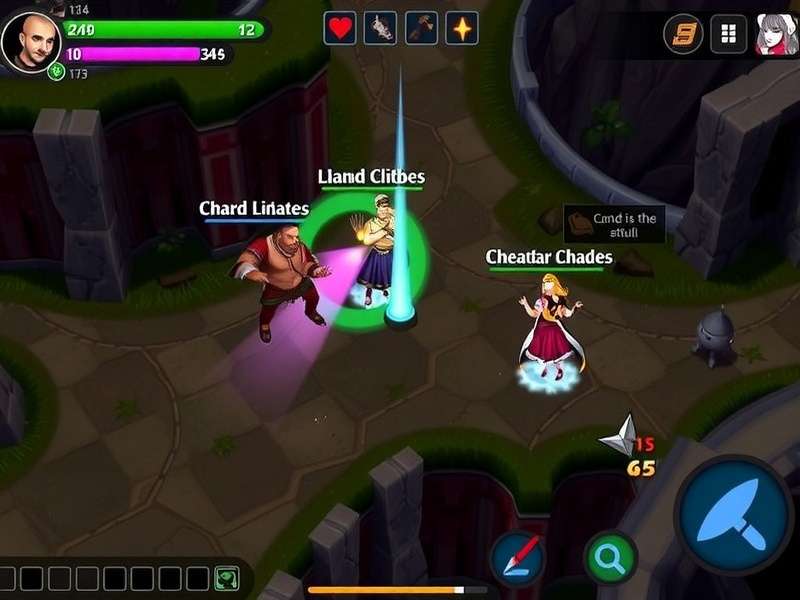Viewport: 800px width, 600px height.
Task: Open the grid menu button
Action: 729,34
